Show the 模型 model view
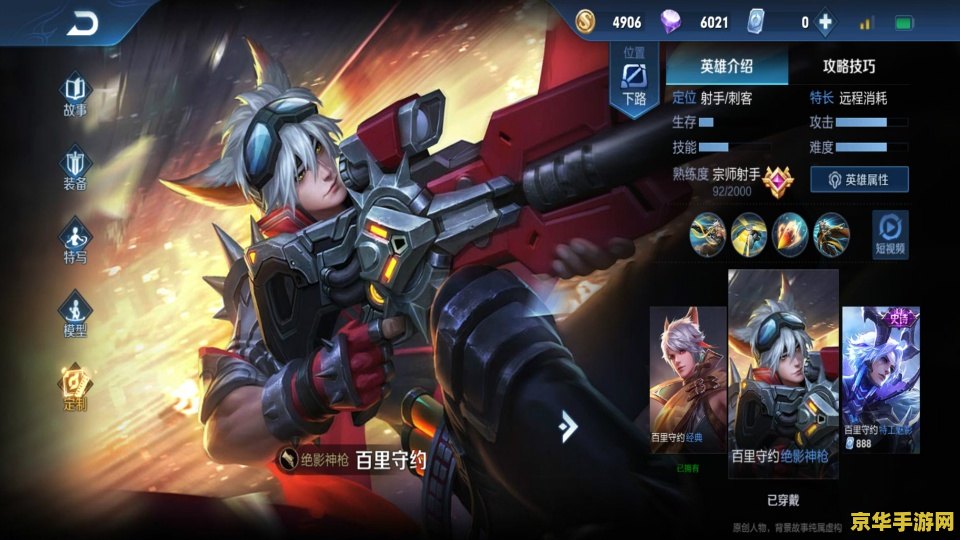Viewport: 960px width, 540px height. tap(76, 314)
